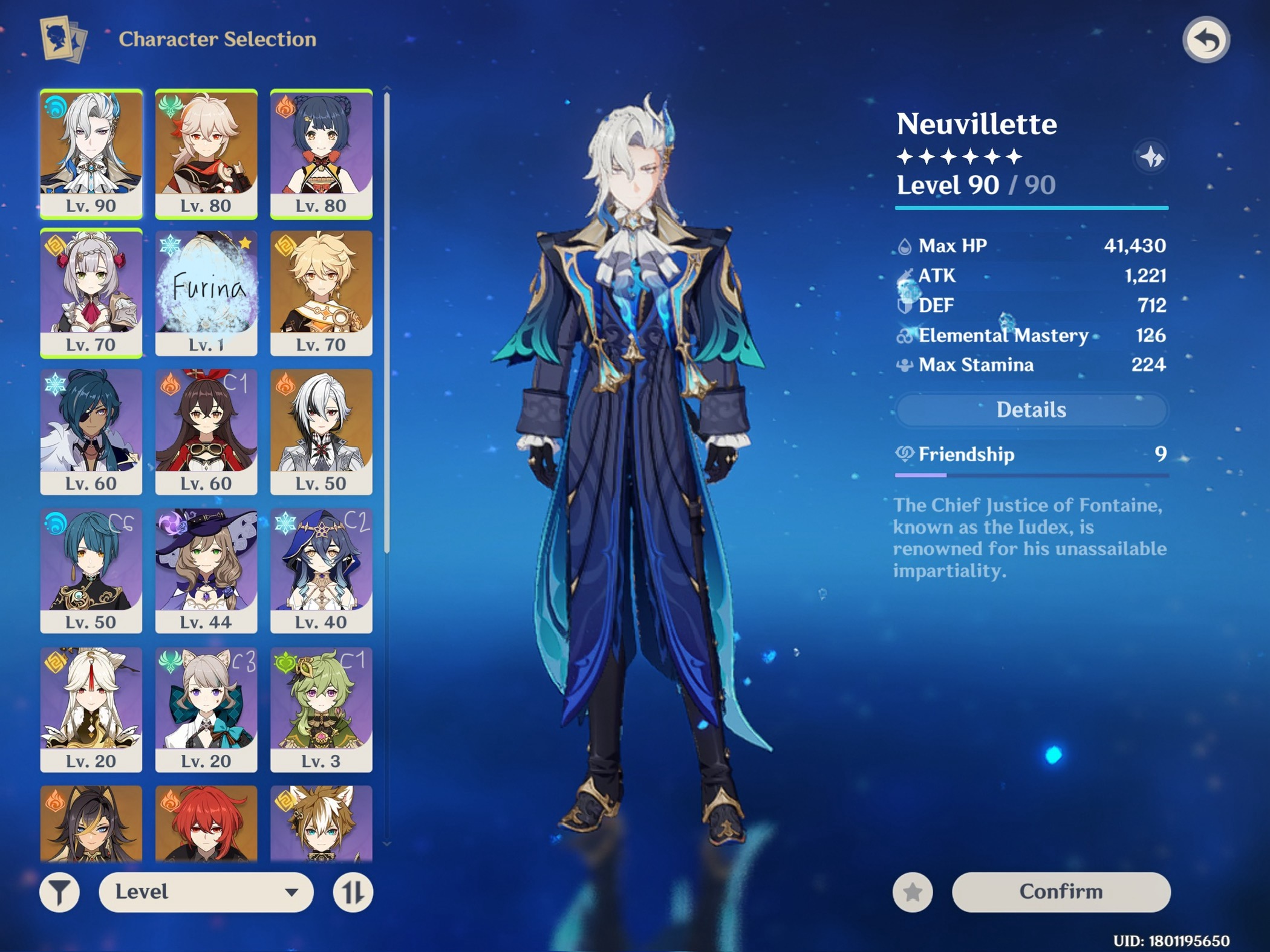Select Kaeya's Lv. 60 character card
Screen dimensions: 1270x952
[x=92, y=430]
